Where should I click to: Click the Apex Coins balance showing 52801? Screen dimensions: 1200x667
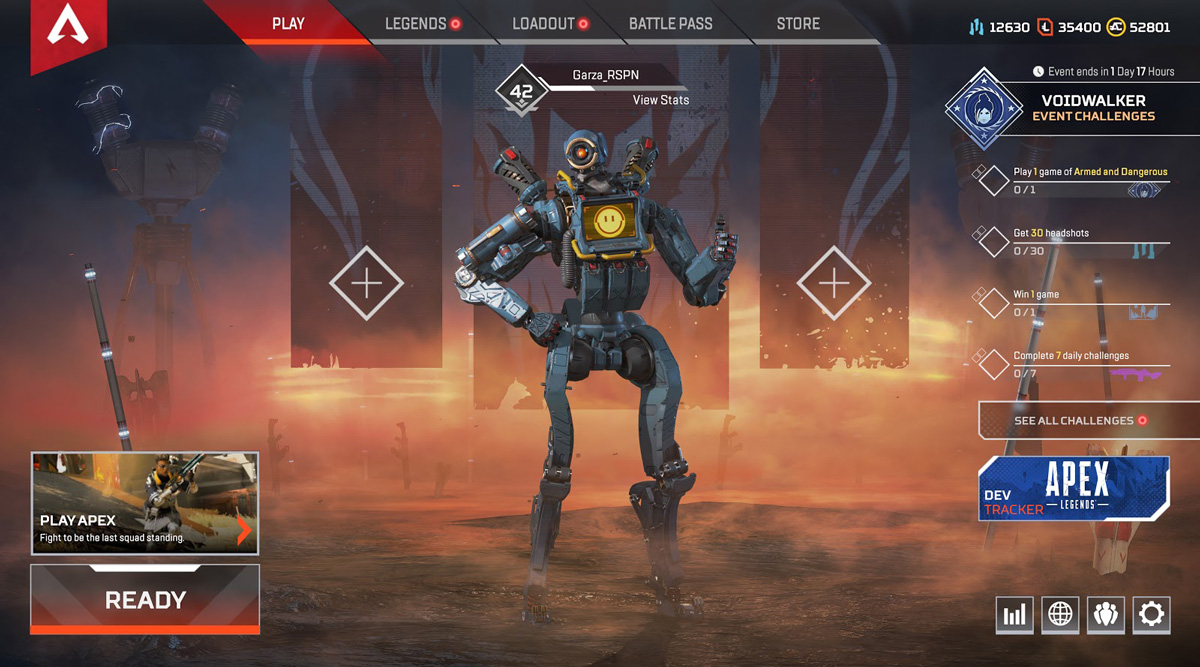click(1139, 27)
